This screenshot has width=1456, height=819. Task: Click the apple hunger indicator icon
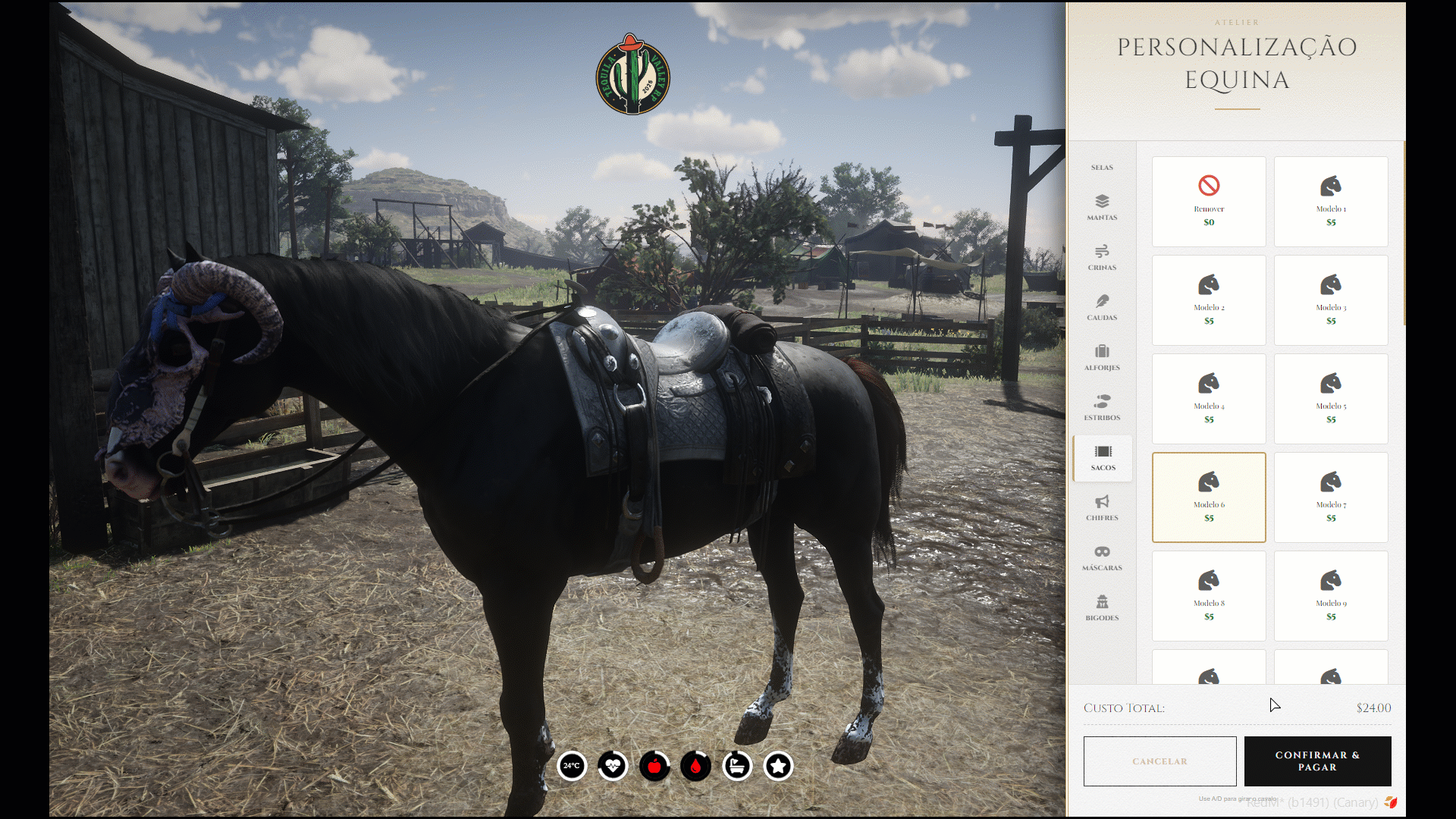point(654,767)
